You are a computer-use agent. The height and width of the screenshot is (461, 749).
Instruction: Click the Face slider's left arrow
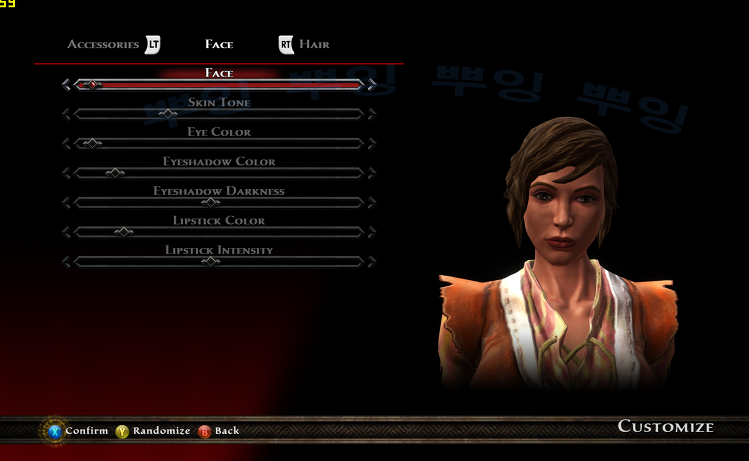coord(66,85)
